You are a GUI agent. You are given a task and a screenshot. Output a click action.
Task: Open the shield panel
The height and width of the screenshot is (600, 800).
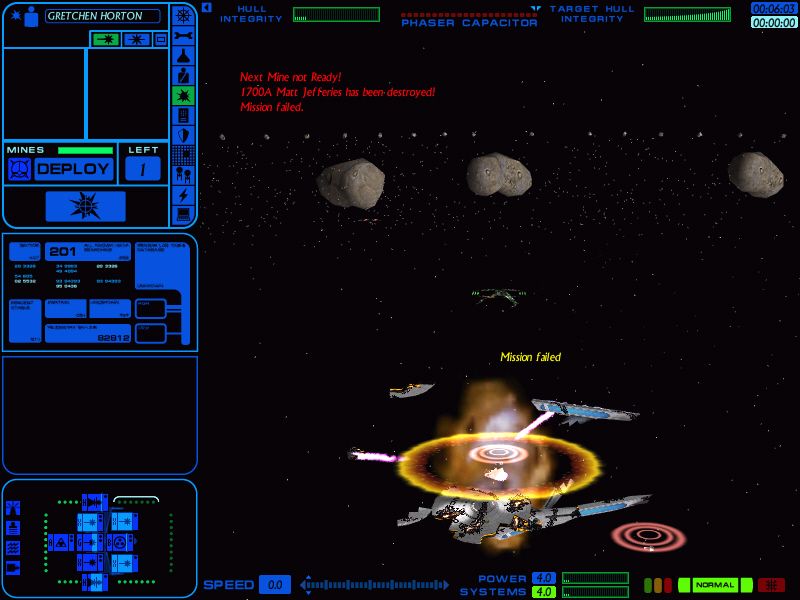coord(184,135)
